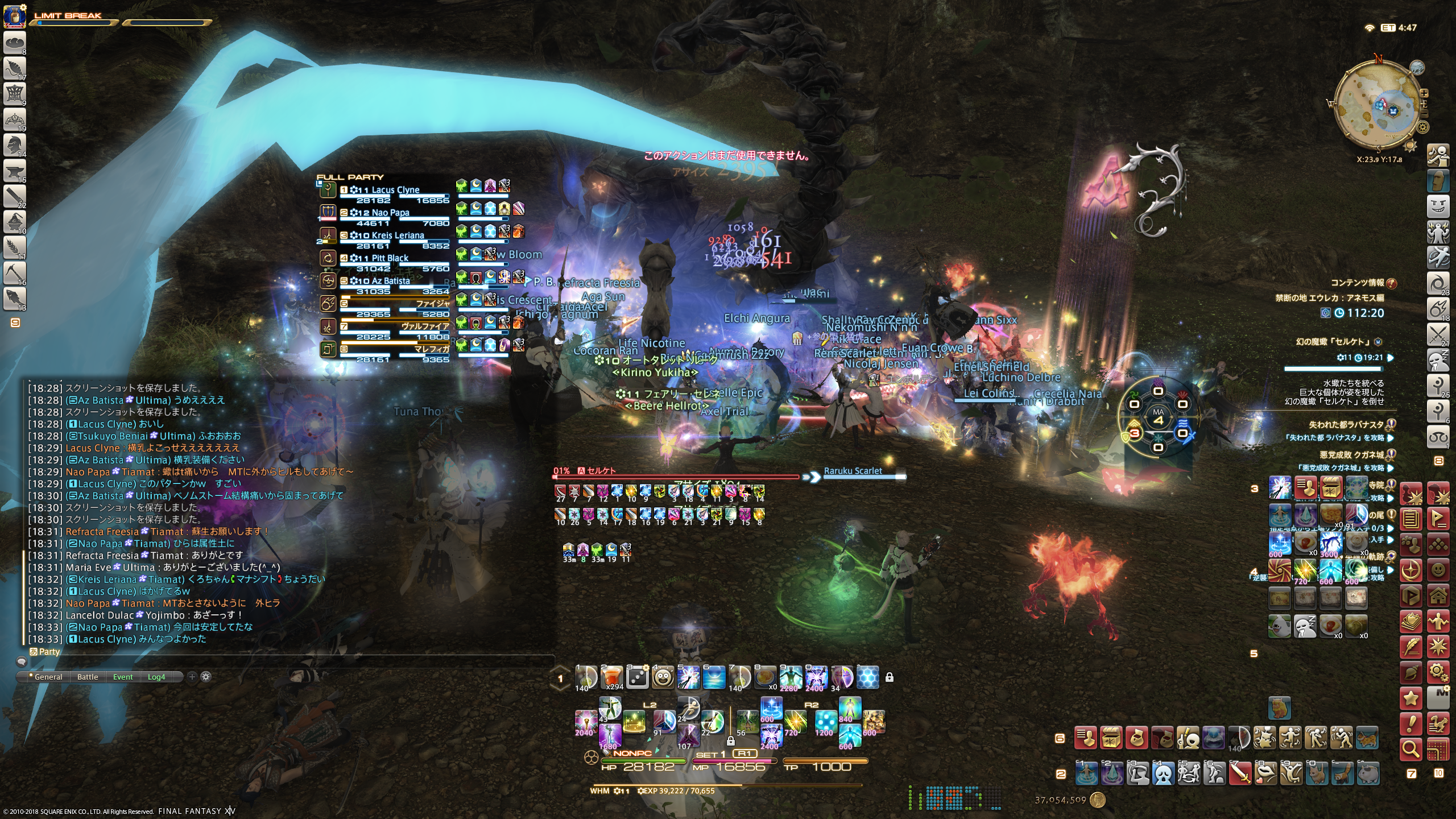Screen dimensions: 1456x819
Task: Summon the calico cat minion
Action: point(1367,739)
